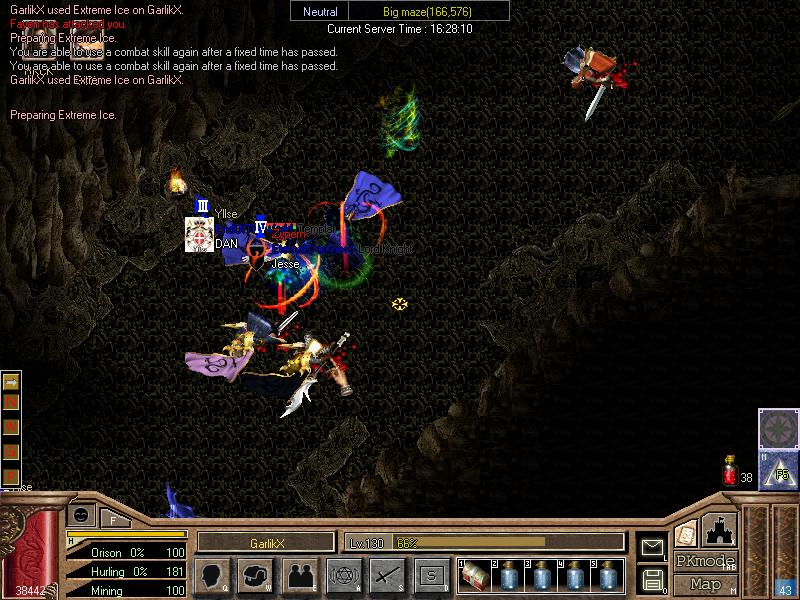The height and width of the screenshot is (600, 800).
Task: Open the scroll quest icon
Action: [x=686, y=533]
